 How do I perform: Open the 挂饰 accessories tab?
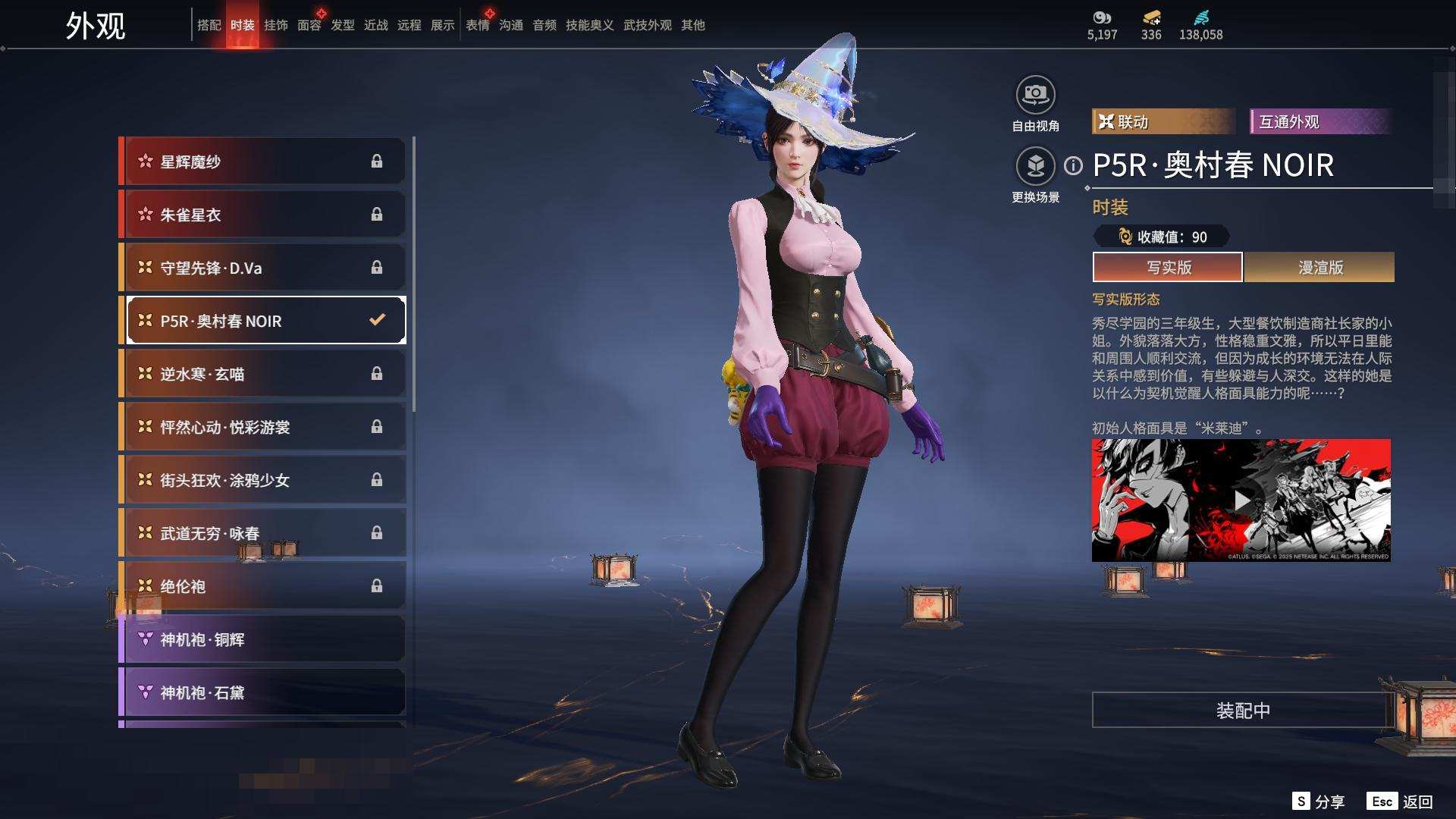(x=275, y=25)
